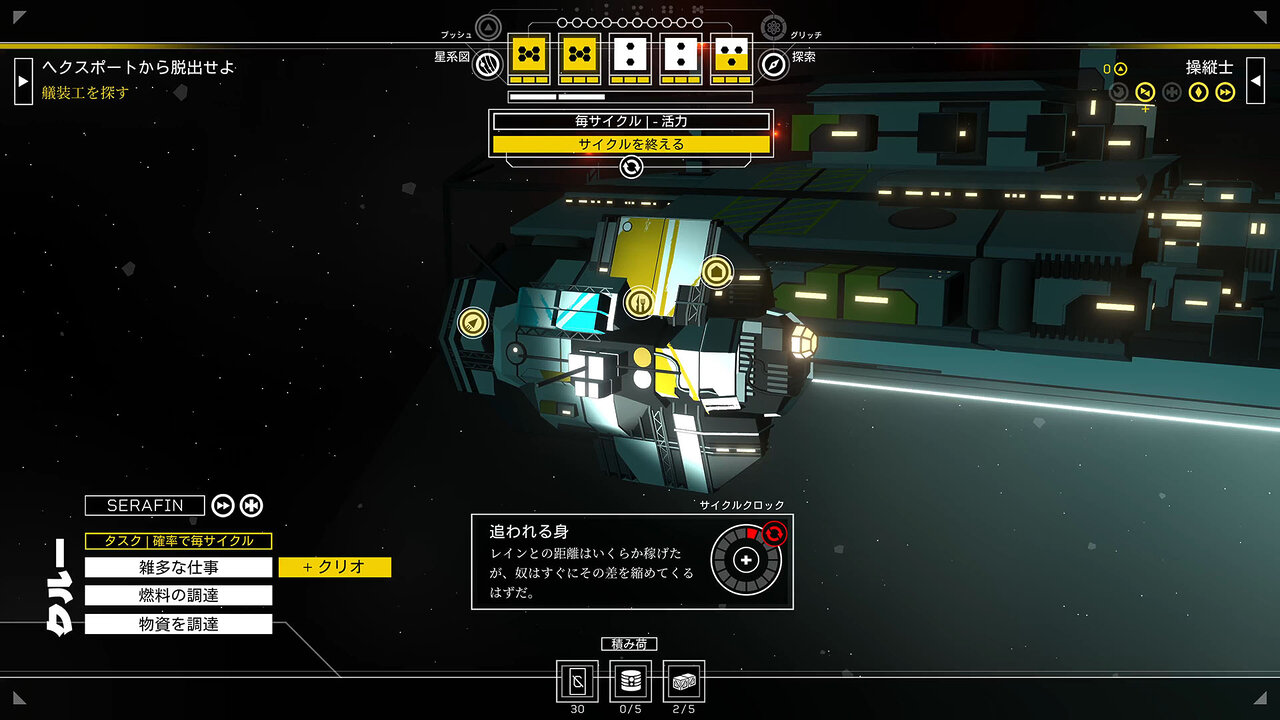The height and width of the screenshot is (720, 1280).
Task: Expand the objective panel arrow beside ヘクスポートから脱出せよ
Action: pyautogui.click(x=23, y=80)
